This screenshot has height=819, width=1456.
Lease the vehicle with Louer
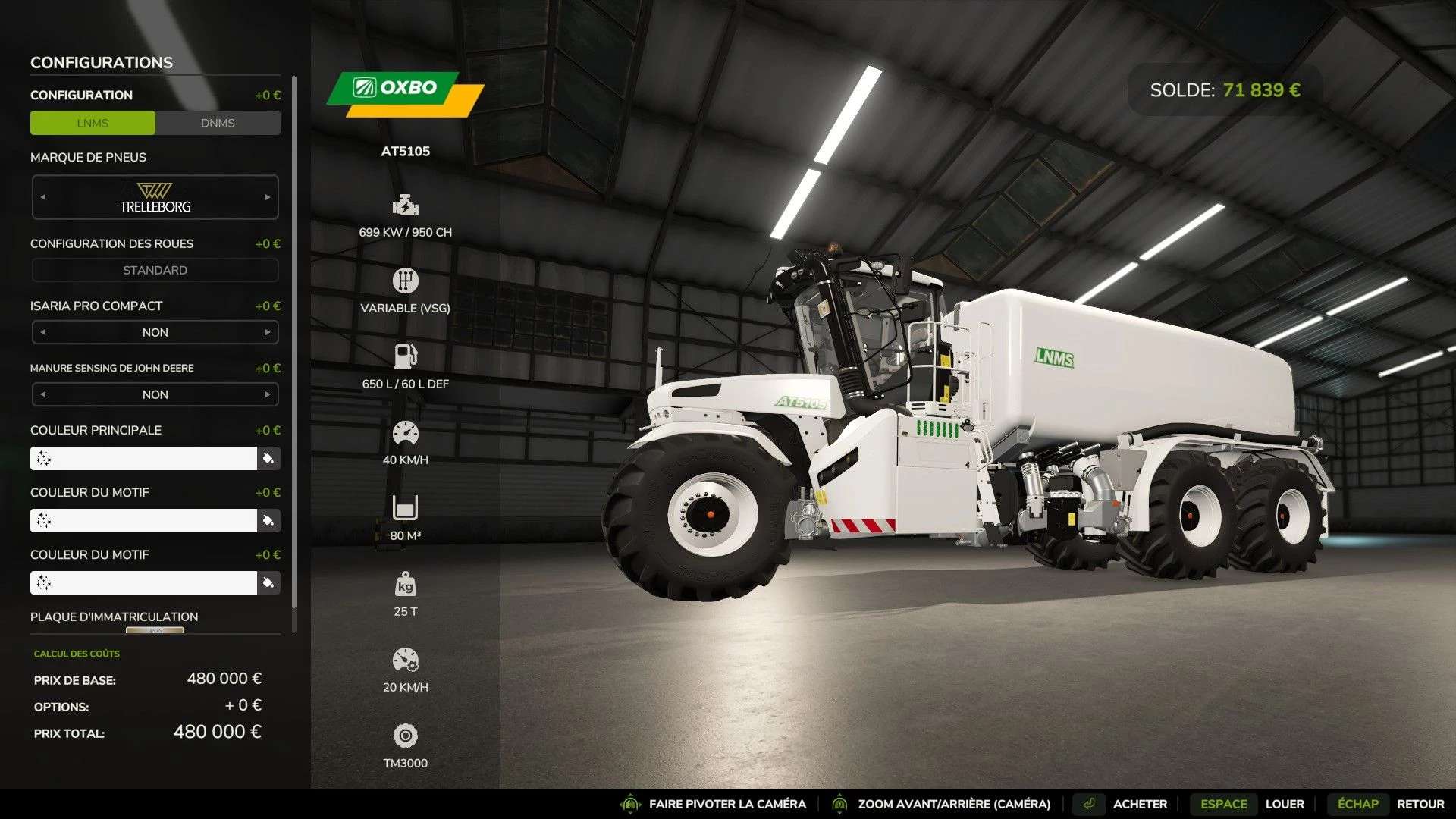pyautogui.click(x=1284, y=804)
